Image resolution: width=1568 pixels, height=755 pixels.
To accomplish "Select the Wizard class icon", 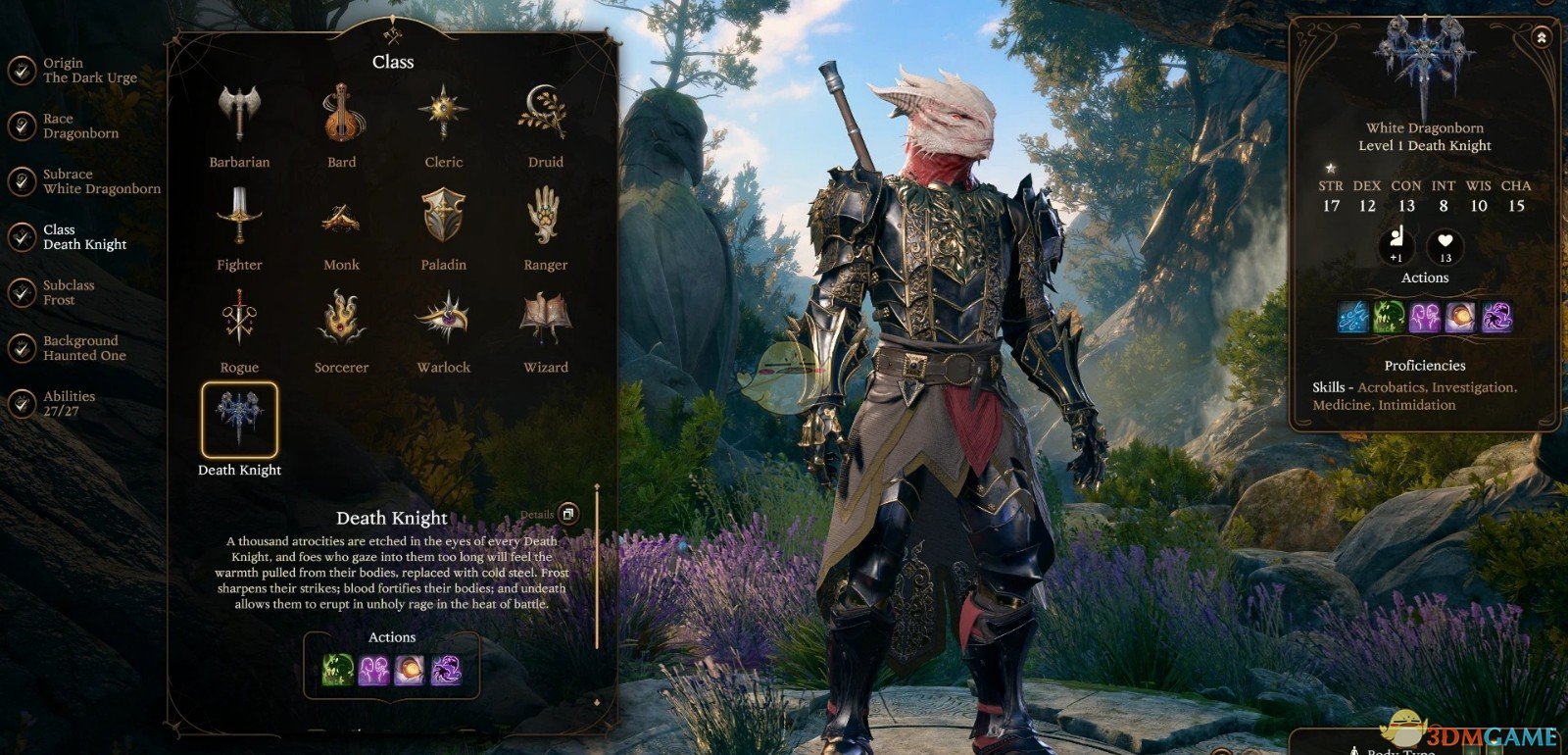I will click(545, 319).
